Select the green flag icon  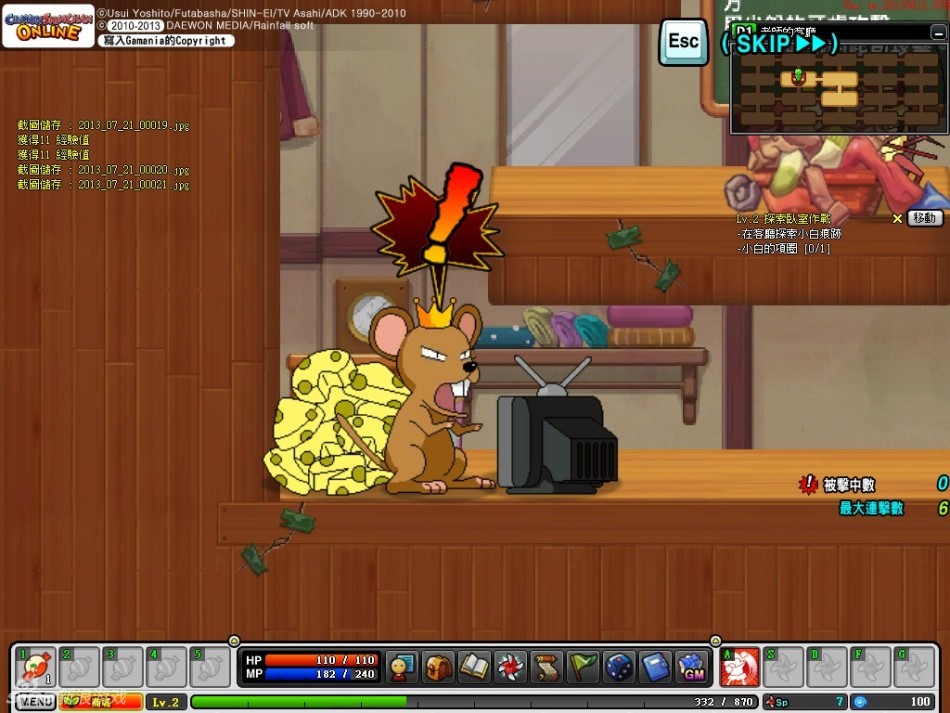[x=582, y=667]
